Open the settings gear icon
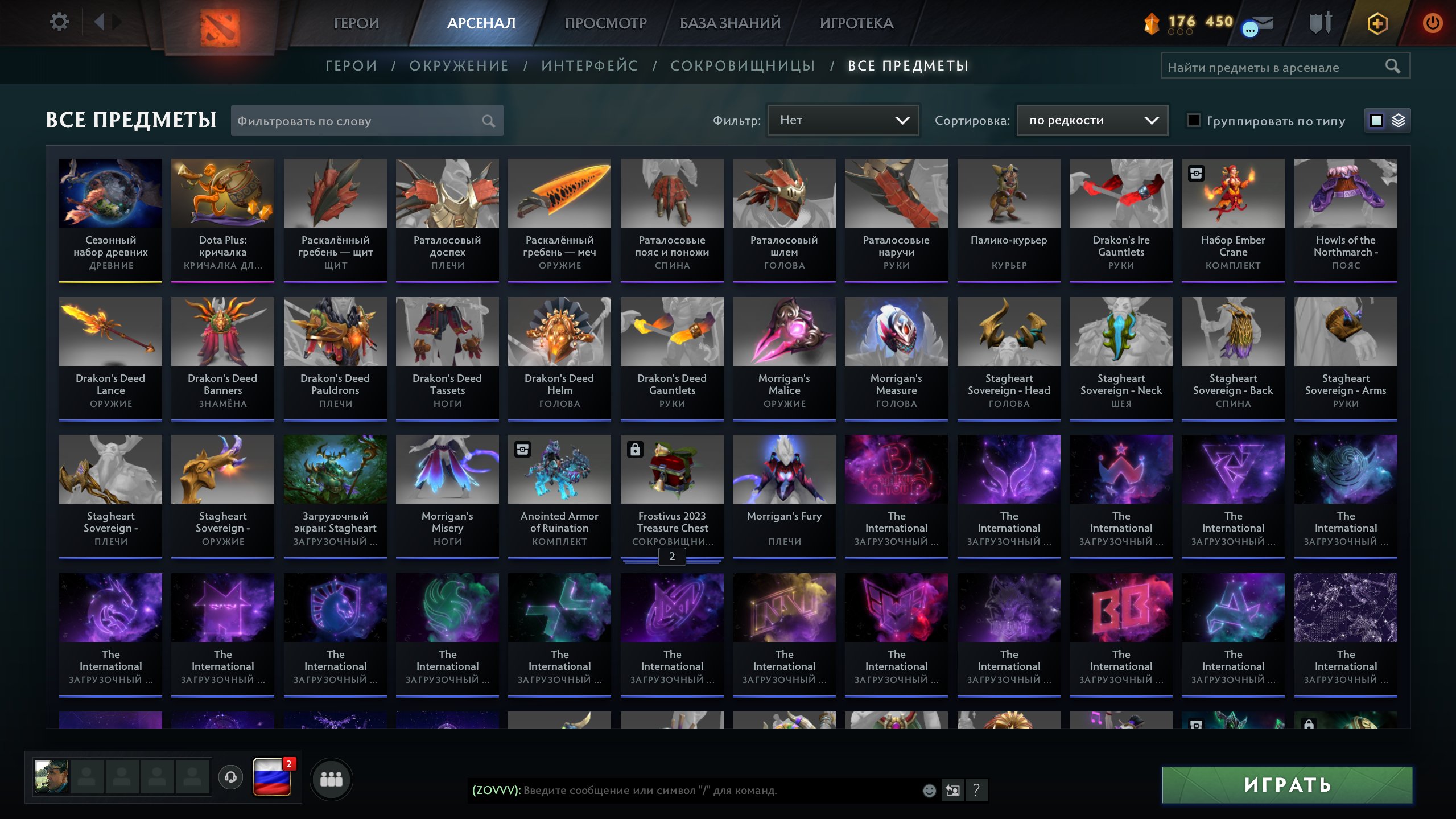The height and width of the screenshot is (819, 1456). (59, 21)
